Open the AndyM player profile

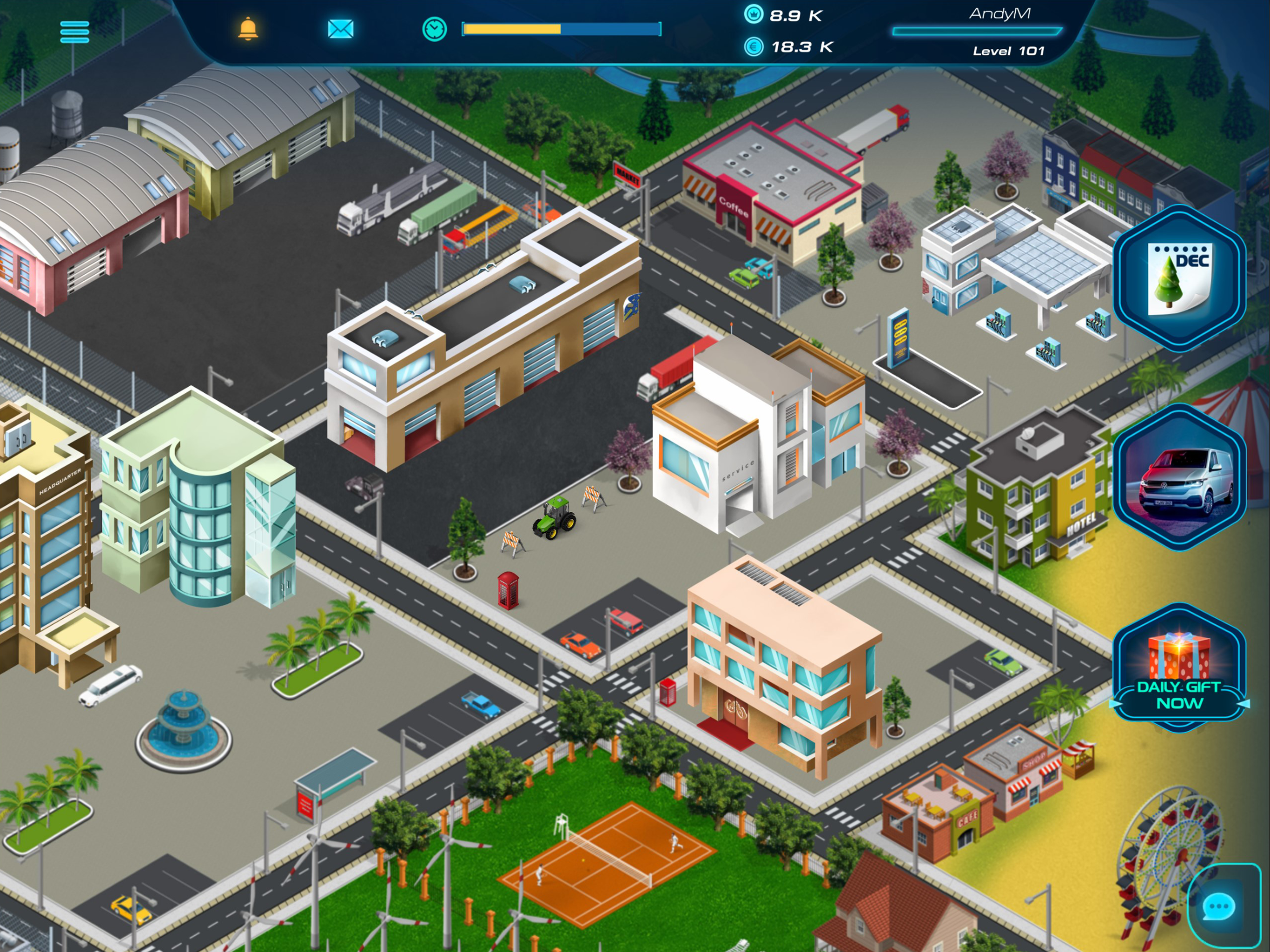(999, 14)
